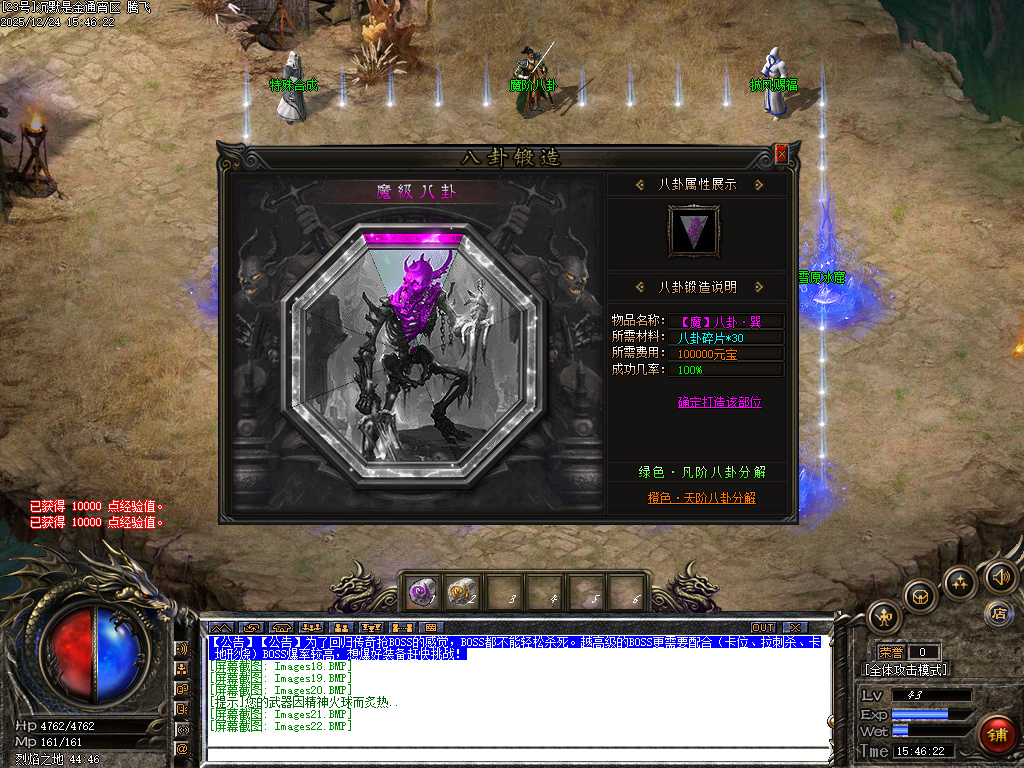
Task: Click the chat window OUT button
Action: (763, 627)
